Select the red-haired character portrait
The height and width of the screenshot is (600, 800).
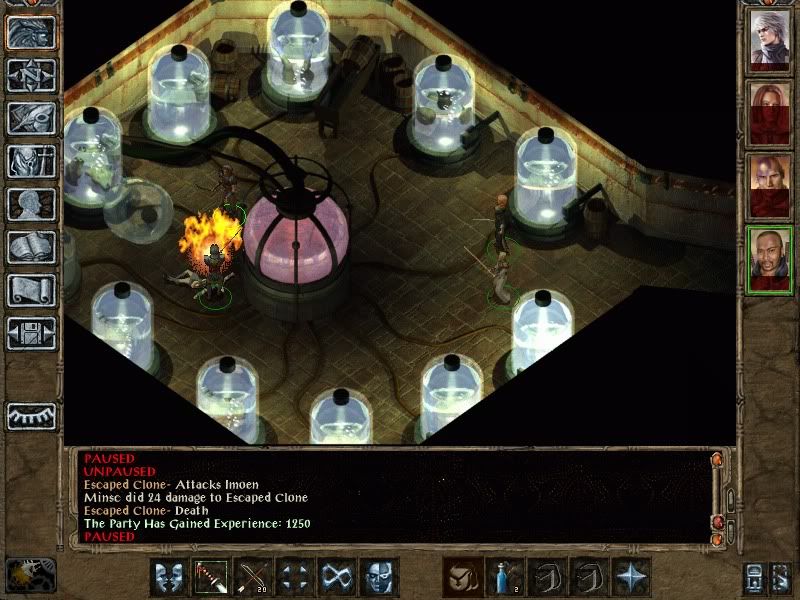(771, 113)
